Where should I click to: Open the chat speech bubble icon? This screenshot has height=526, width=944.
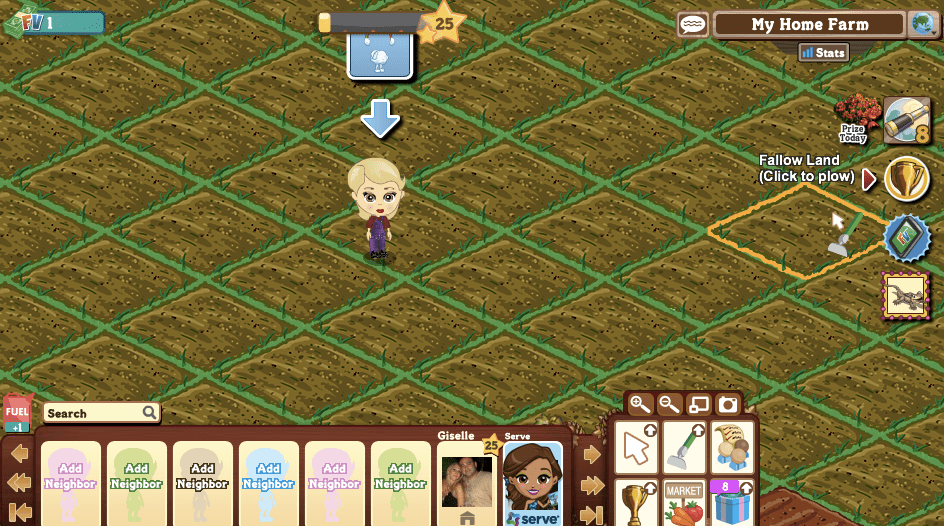pyautogui.click(x=693, y=25)
